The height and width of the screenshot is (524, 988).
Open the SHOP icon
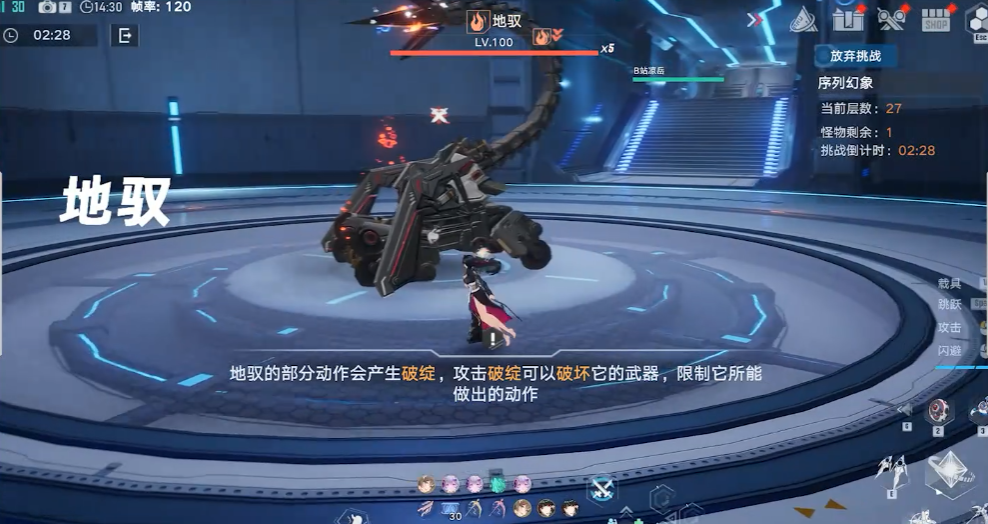936,19
